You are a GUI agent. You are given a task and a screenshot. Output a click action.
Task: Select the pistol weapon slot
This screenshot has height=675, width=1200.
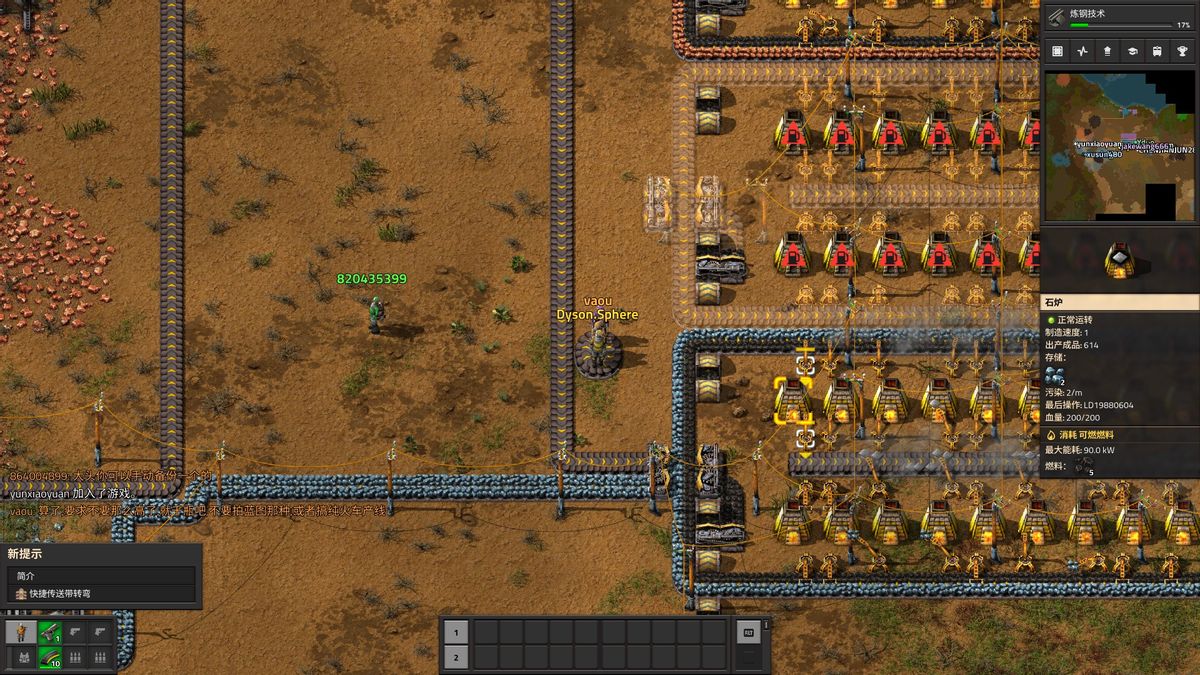[x=50, y=632]
